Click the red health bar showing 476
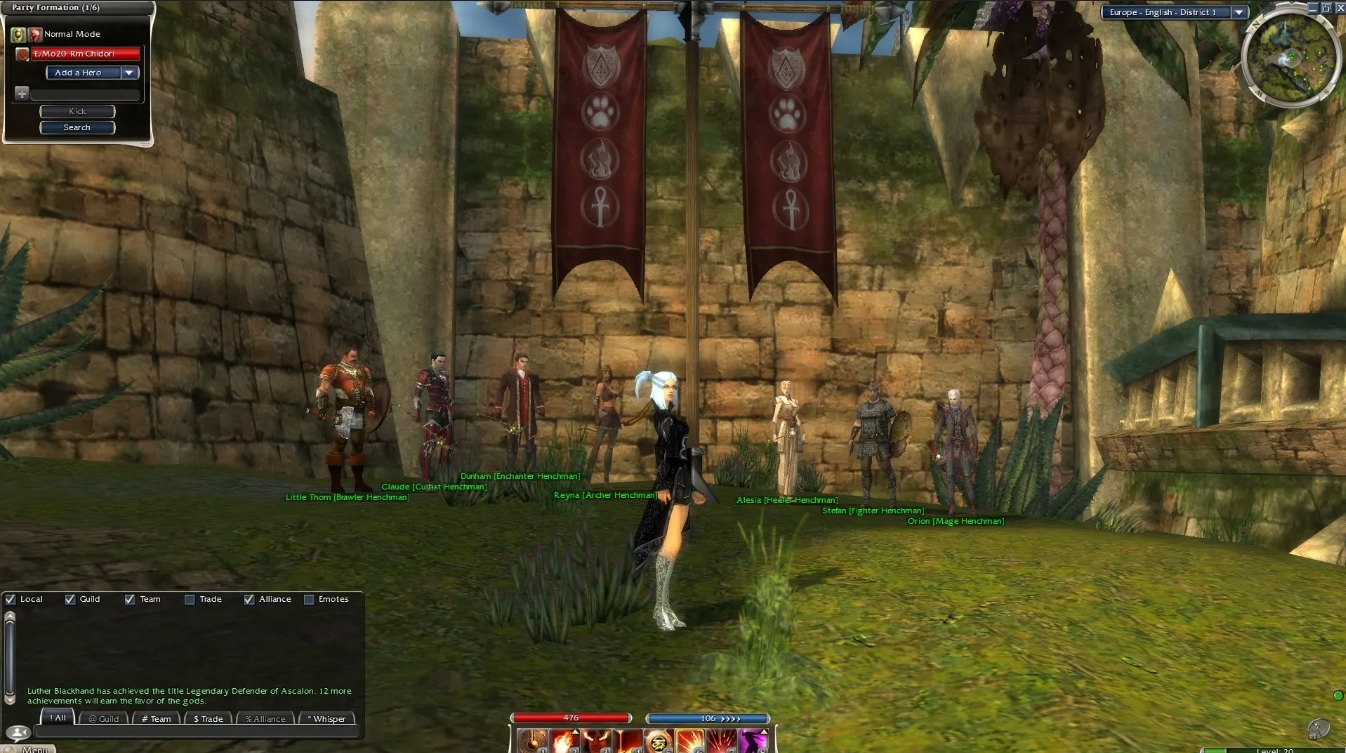 click(571, 717)
